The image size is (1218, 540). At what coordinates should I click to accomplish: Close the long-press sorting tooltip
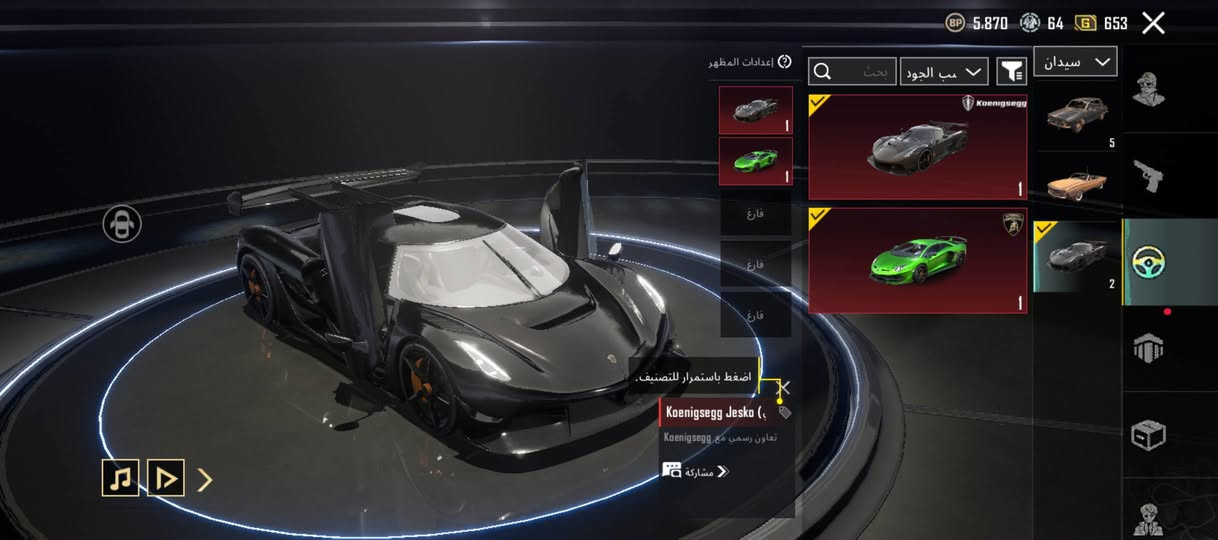[x=785, y=387]
